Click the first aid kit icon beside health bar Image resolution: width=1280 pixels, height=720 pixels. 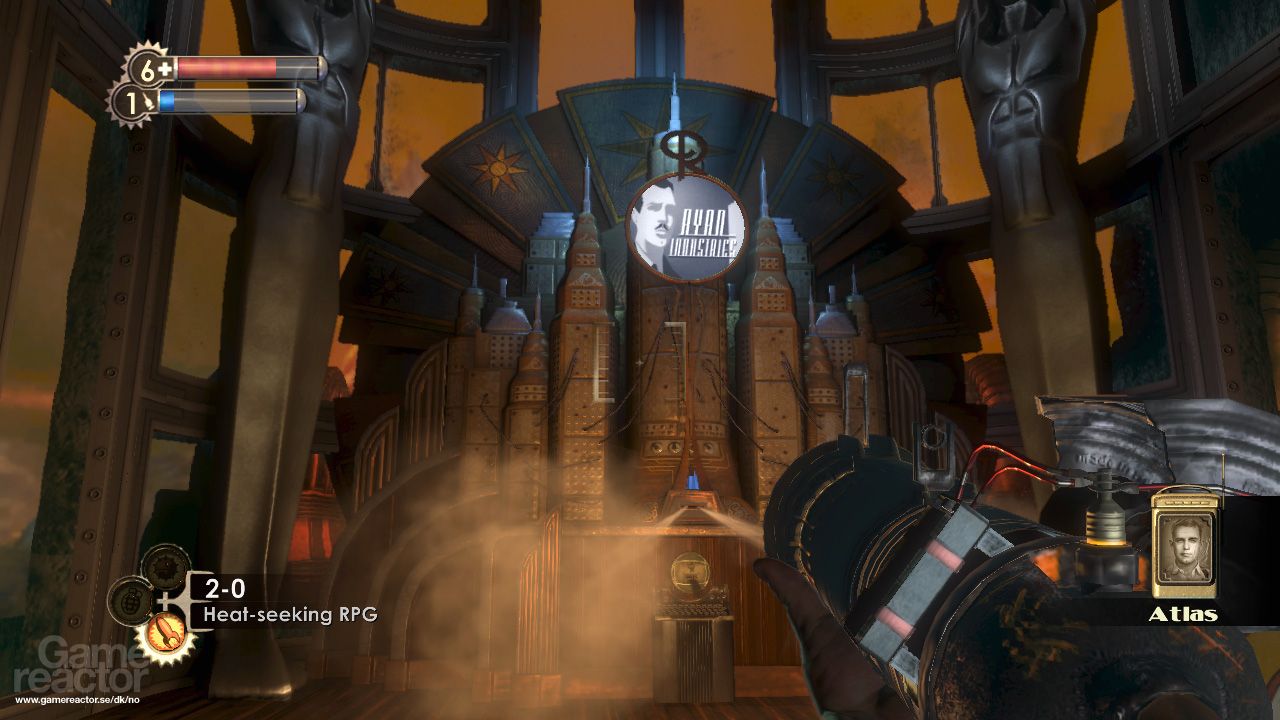click(164, 66)
